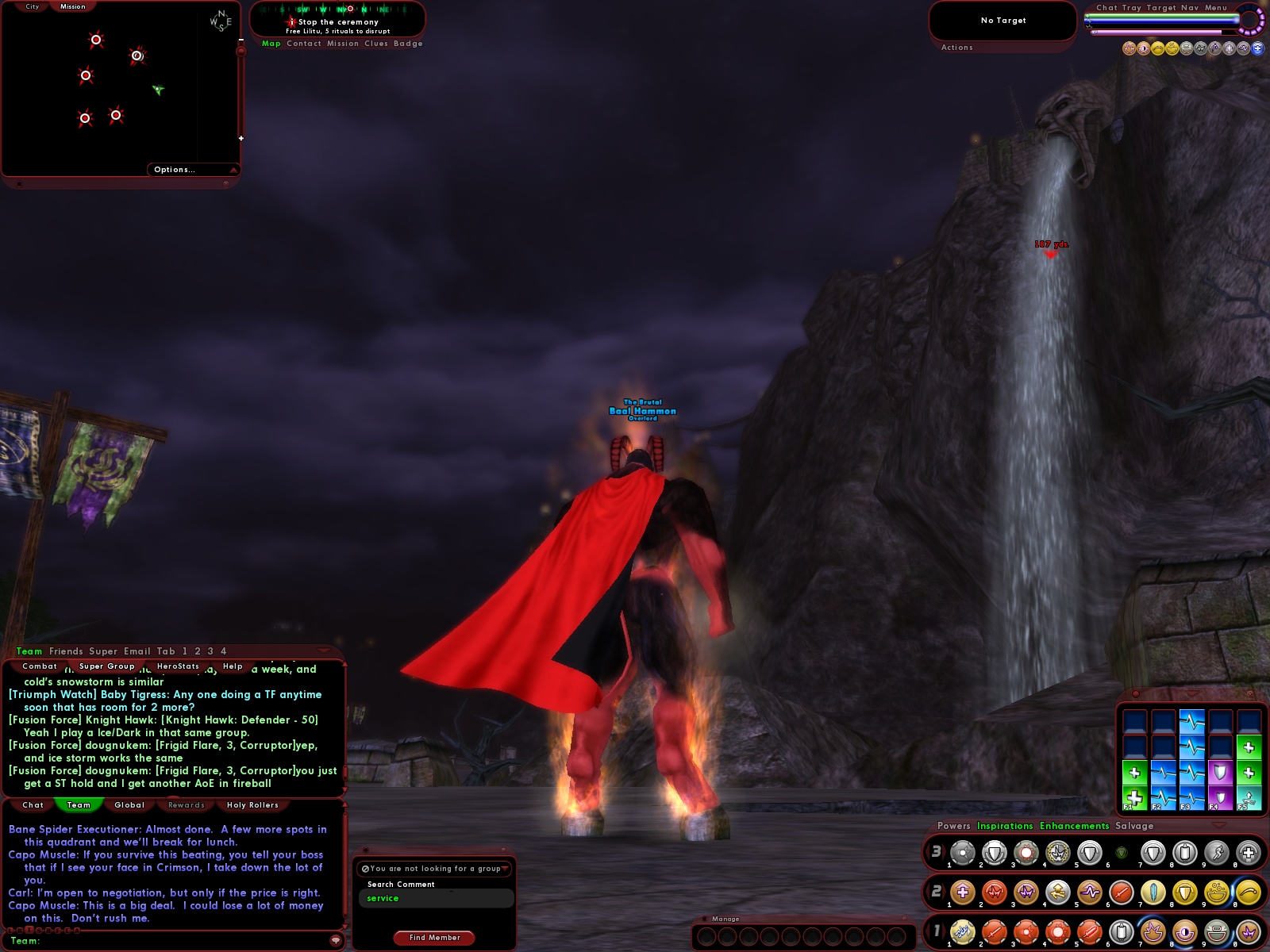This screenshot has height=952, width=1270.
Task: Open the Friends list
Action: 66,651
